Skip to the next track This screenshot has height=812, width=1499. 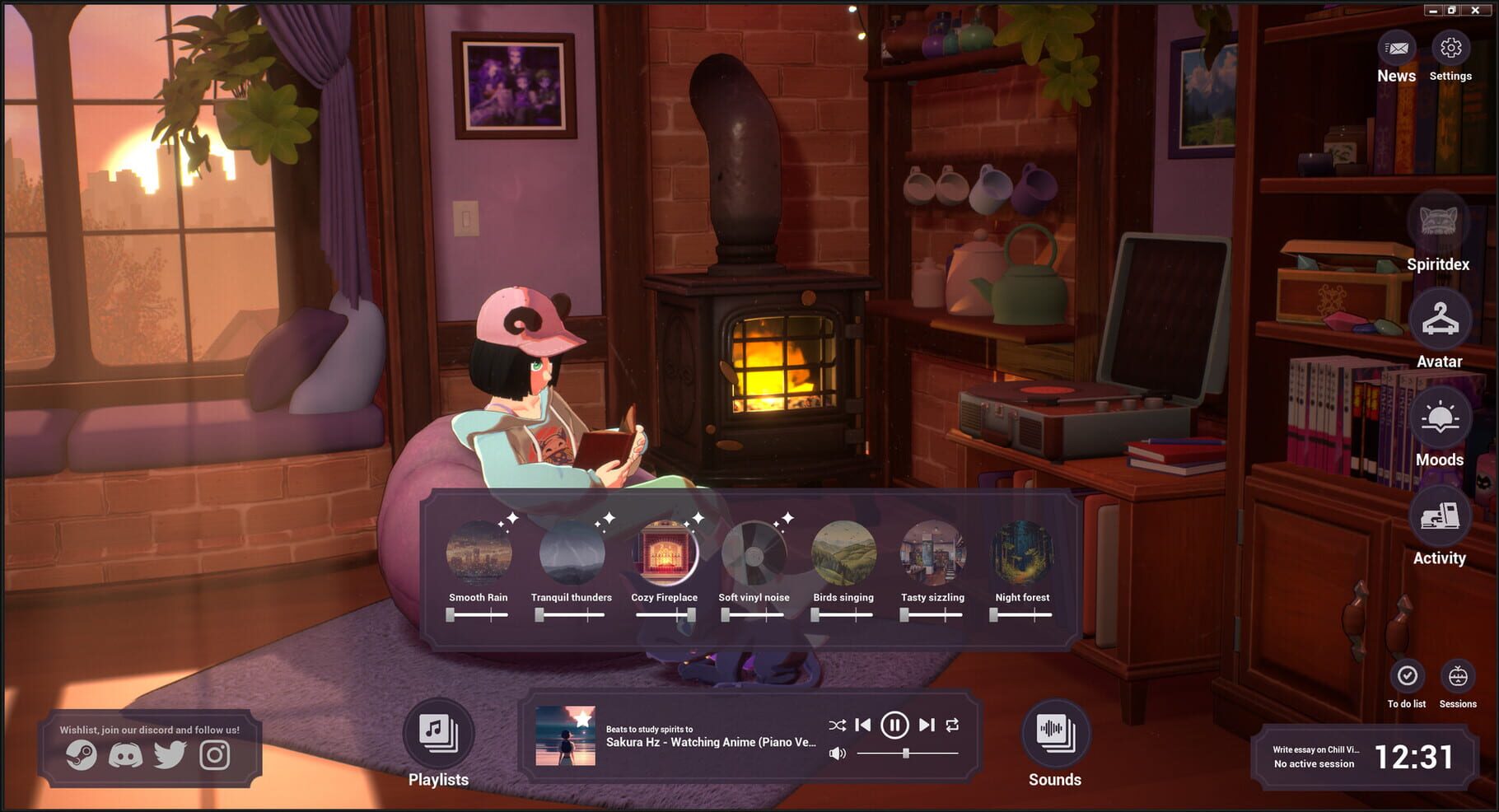click(926, 726)
